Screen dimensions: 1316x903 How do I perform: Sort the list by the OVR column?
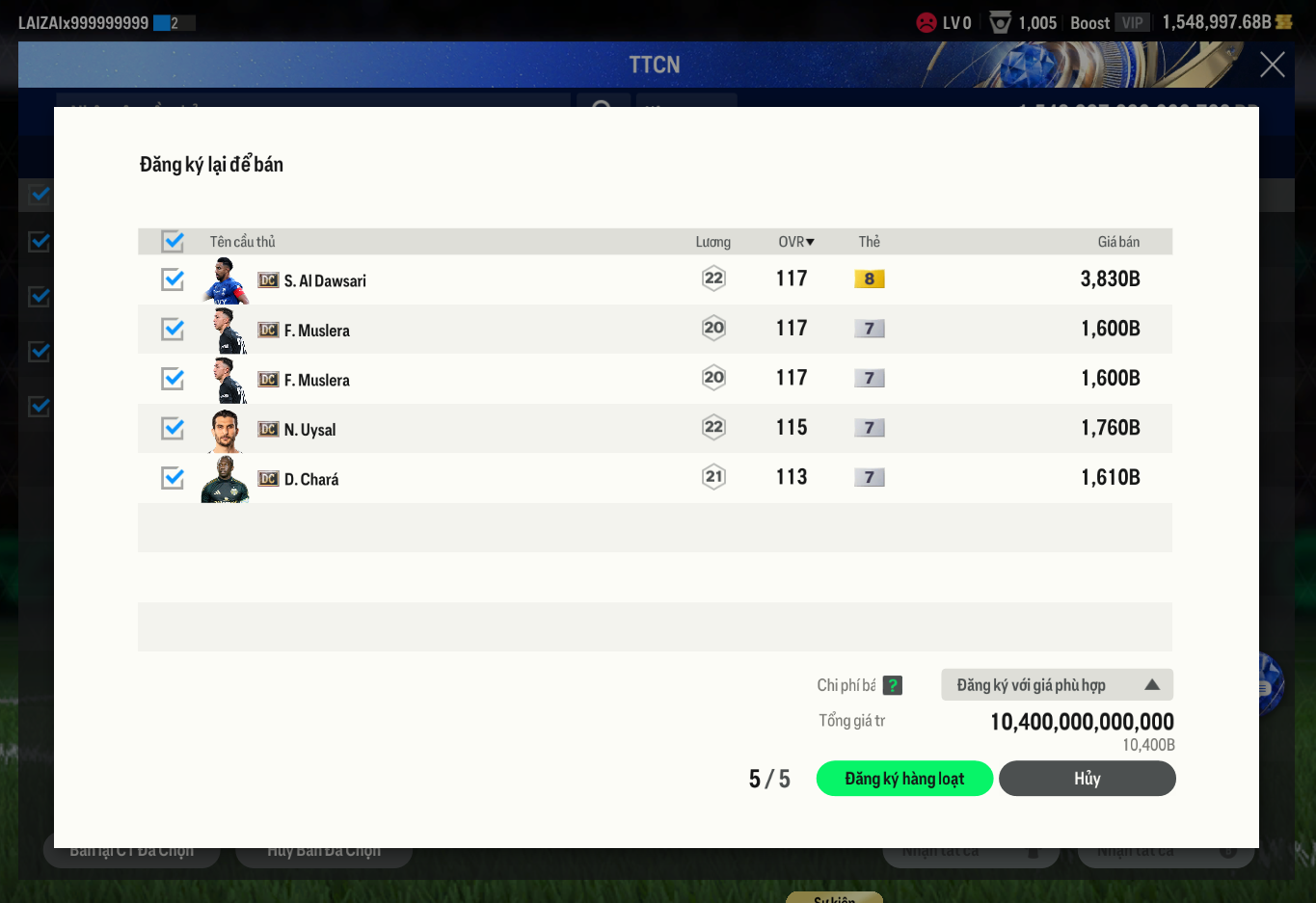[x=795, y=242]
